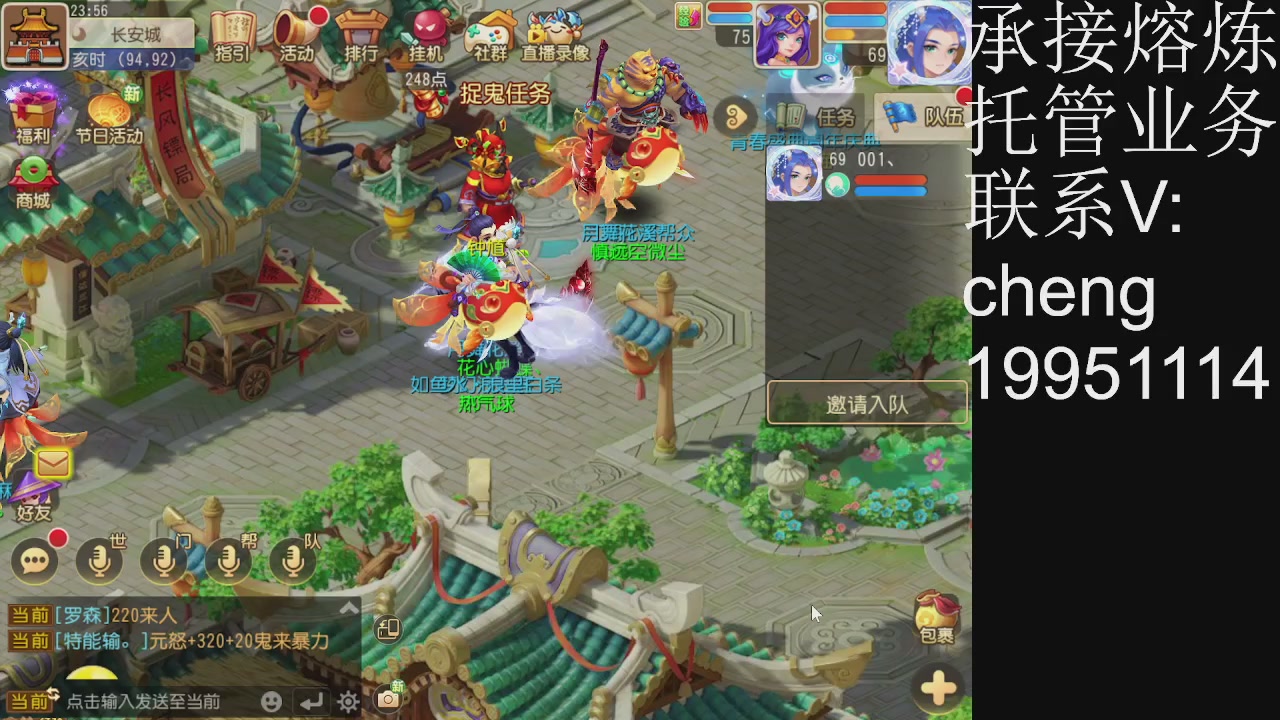This screenshot has width=1280, height=720.
Task: Toggle the 帮 guild channel microphone
Action: click(x=227, y=558)
